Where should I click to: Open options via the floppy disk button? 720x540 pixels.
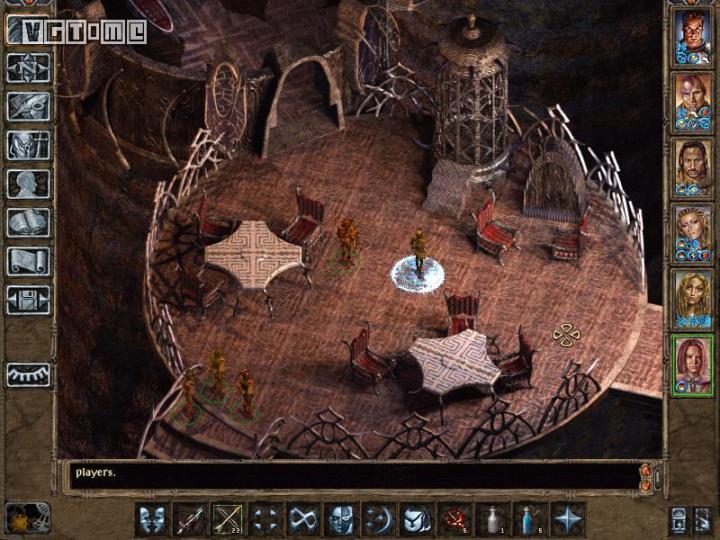tap(29, 300)
